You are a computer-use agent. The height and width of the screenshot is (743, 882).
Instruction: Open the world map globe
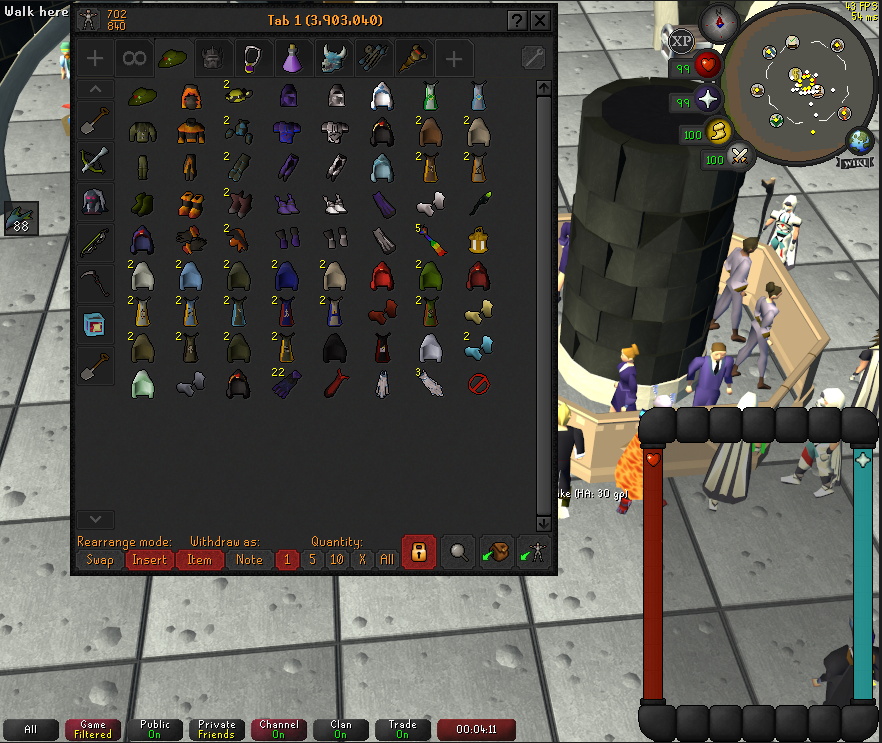pyautogui.click(x=858, y=141)
